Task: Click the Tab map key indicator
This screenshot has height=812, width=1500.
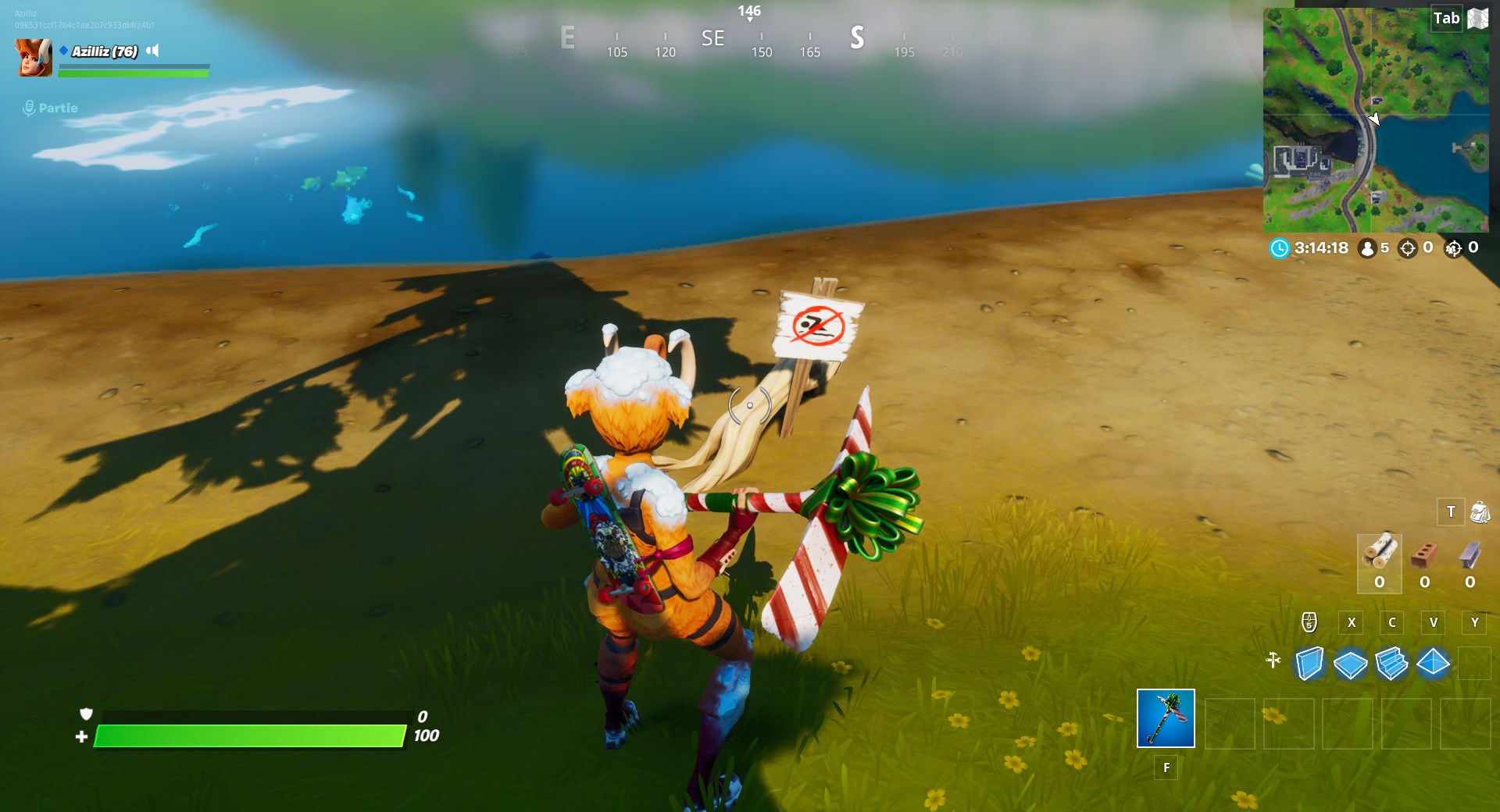Action: coord(1447,18)
